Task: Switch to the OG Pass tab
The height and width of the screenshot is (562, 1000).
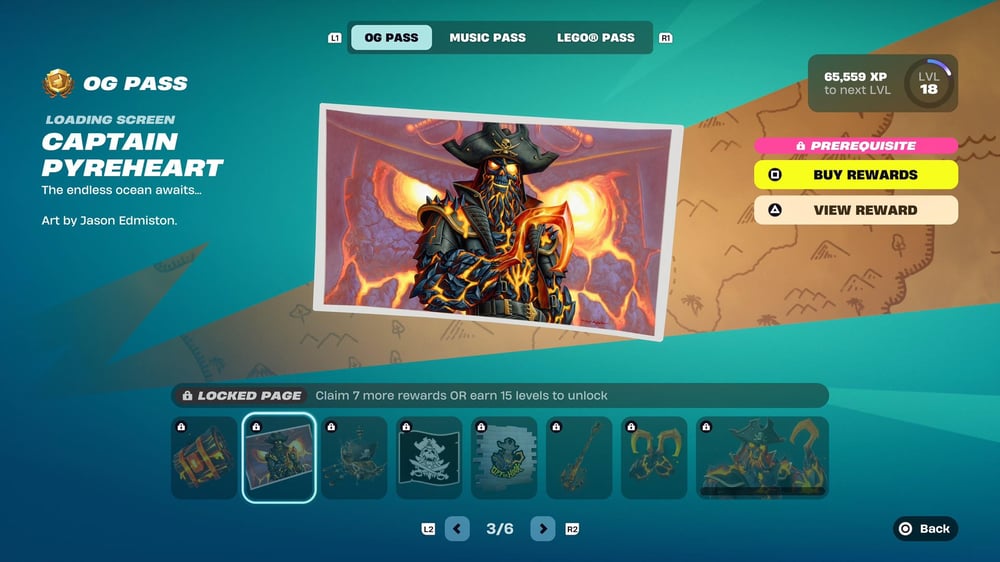Action: (391, 38)
